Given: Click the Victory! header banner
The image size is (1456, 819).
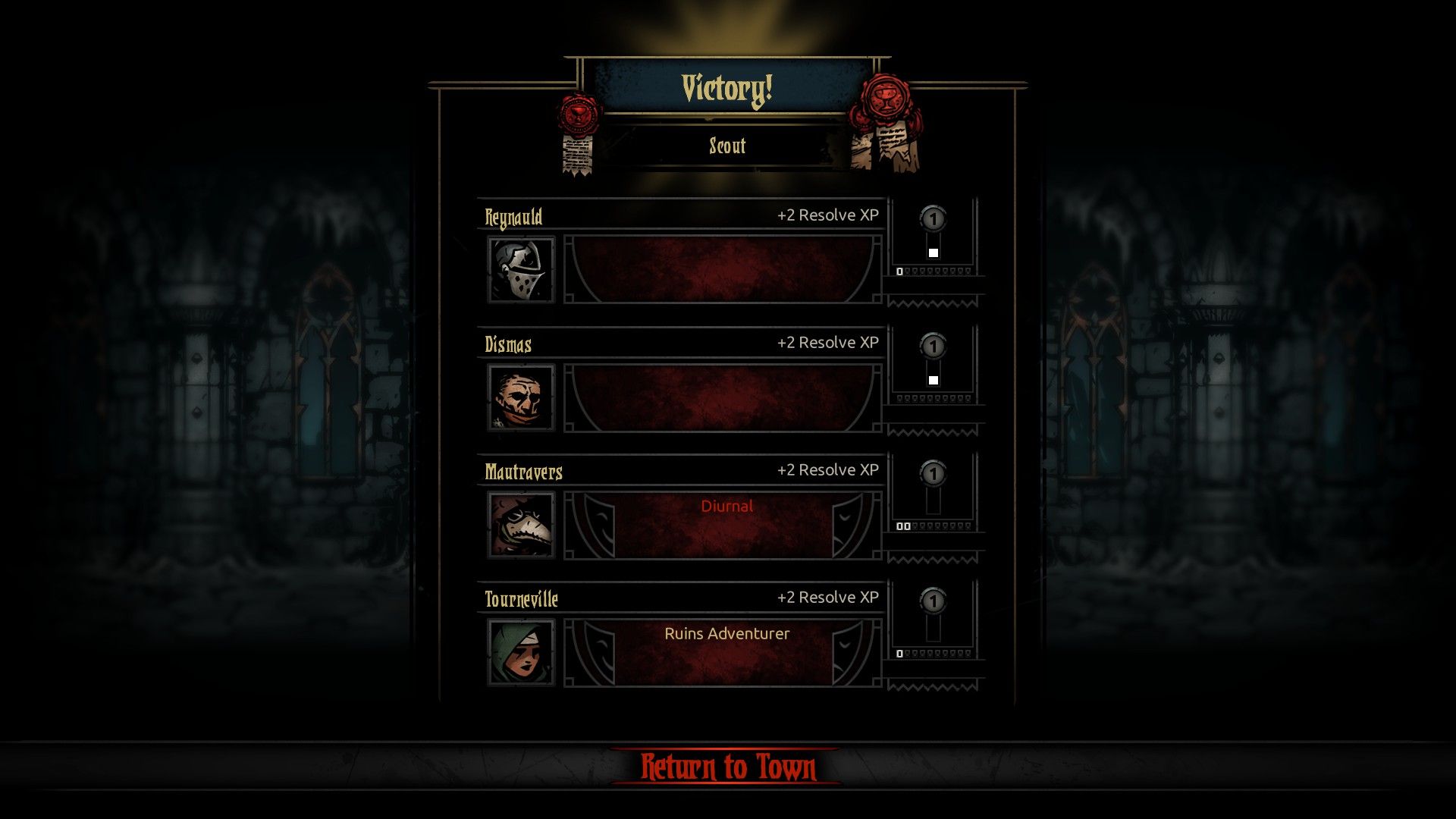Looking at the screenshot, I should click(x=726, y=89).
